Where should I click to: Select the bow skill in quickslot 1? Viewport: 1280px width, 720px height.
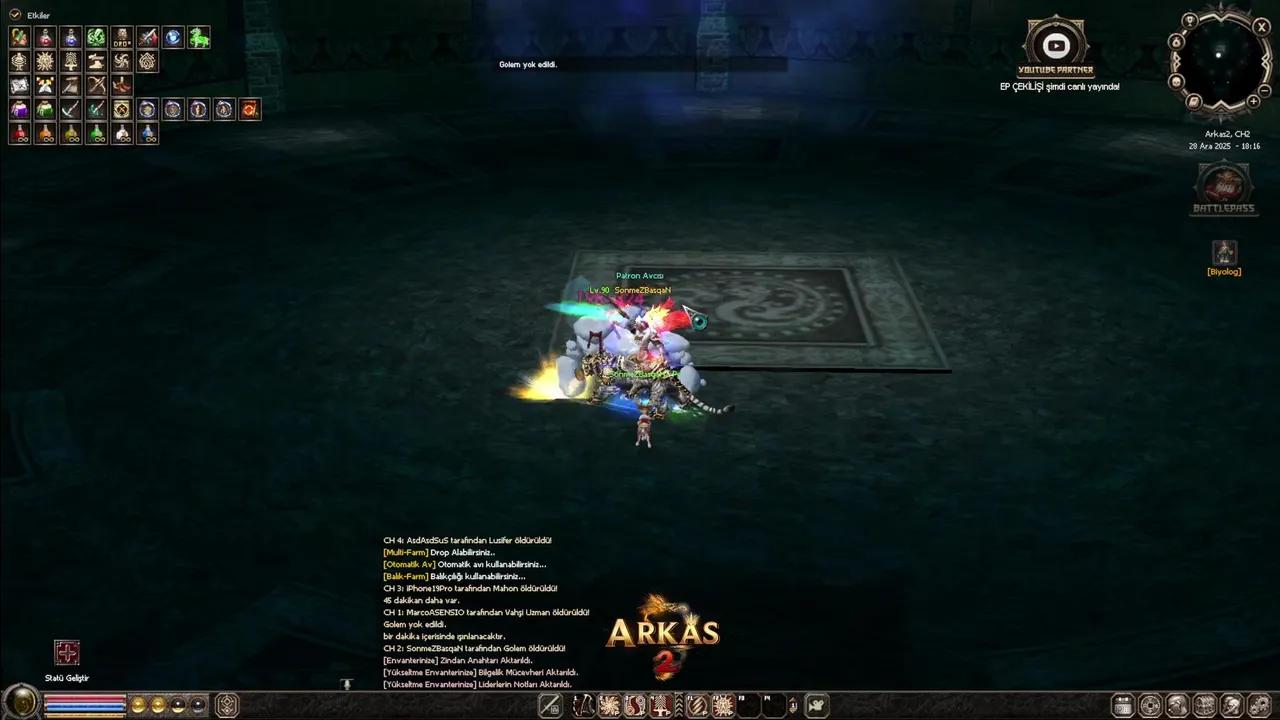[584, 705]
